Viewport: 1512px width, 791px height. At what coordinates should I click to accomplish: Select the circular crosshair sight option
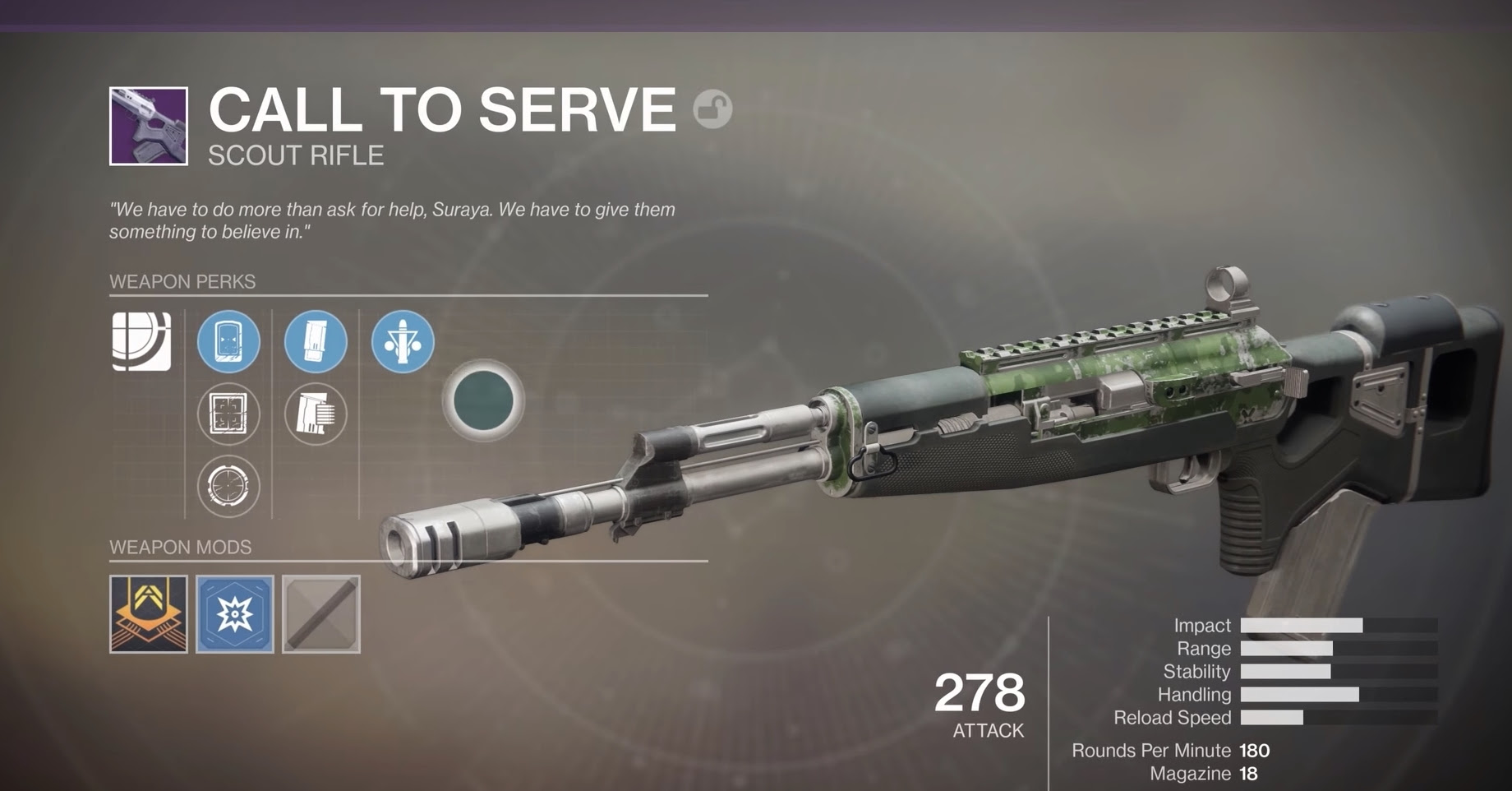228,487
